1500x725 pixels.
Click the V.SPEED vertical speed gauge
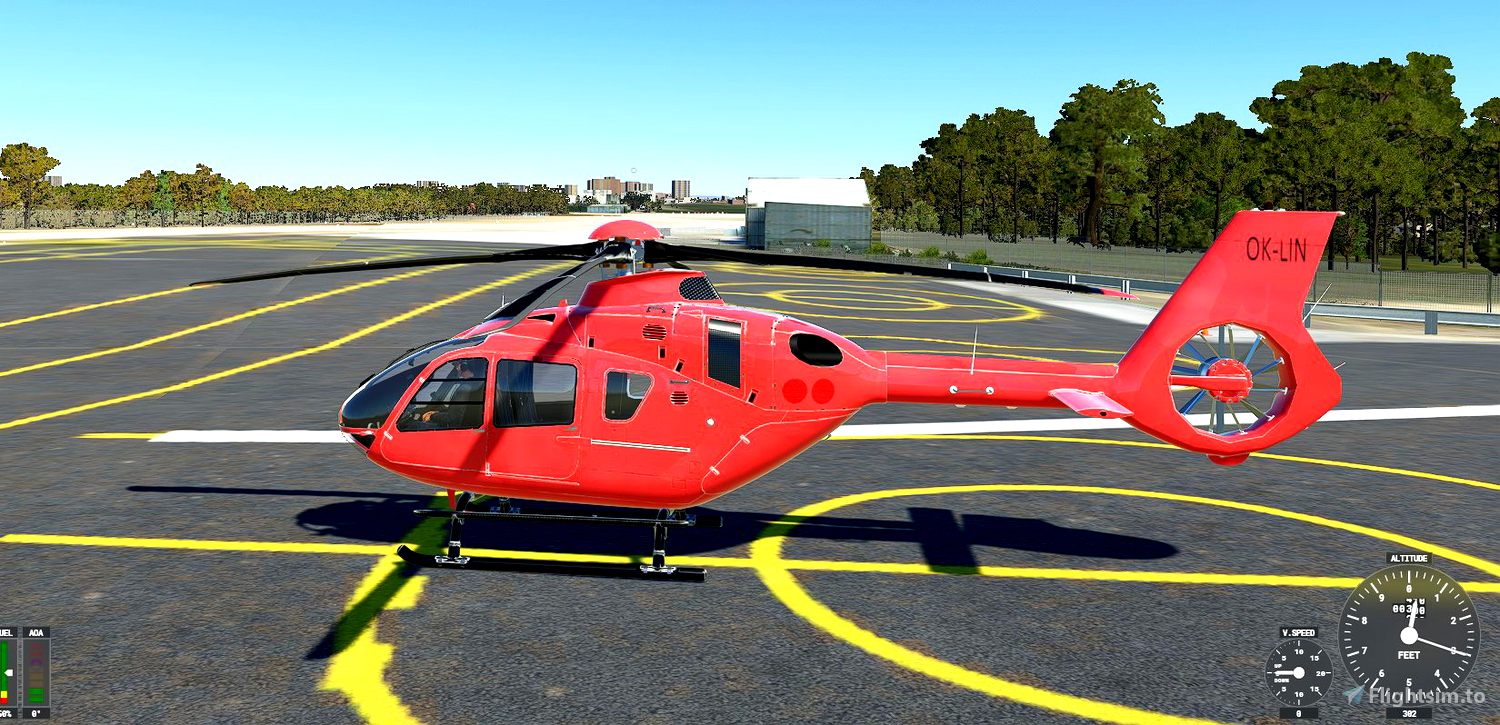click(1298, 672)
